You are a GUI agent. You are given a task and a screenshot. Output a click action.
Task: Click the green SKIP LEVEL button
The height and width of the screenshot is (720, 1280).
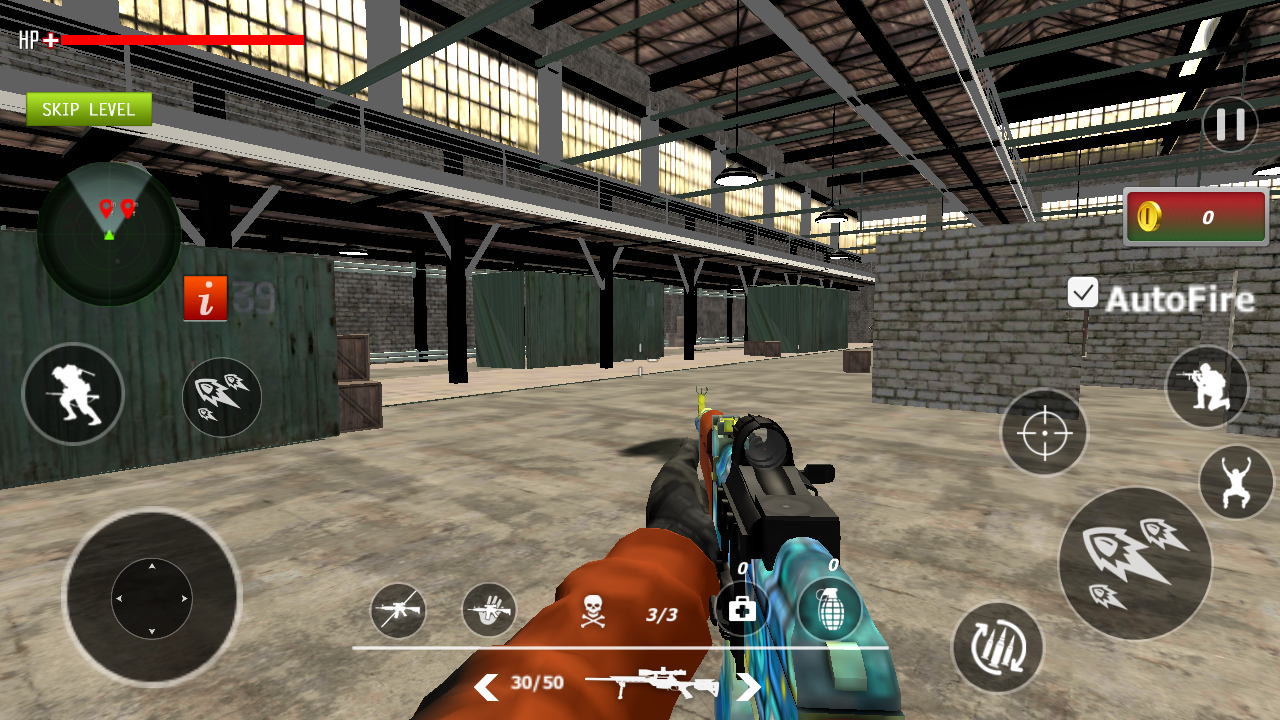(89, 109)
